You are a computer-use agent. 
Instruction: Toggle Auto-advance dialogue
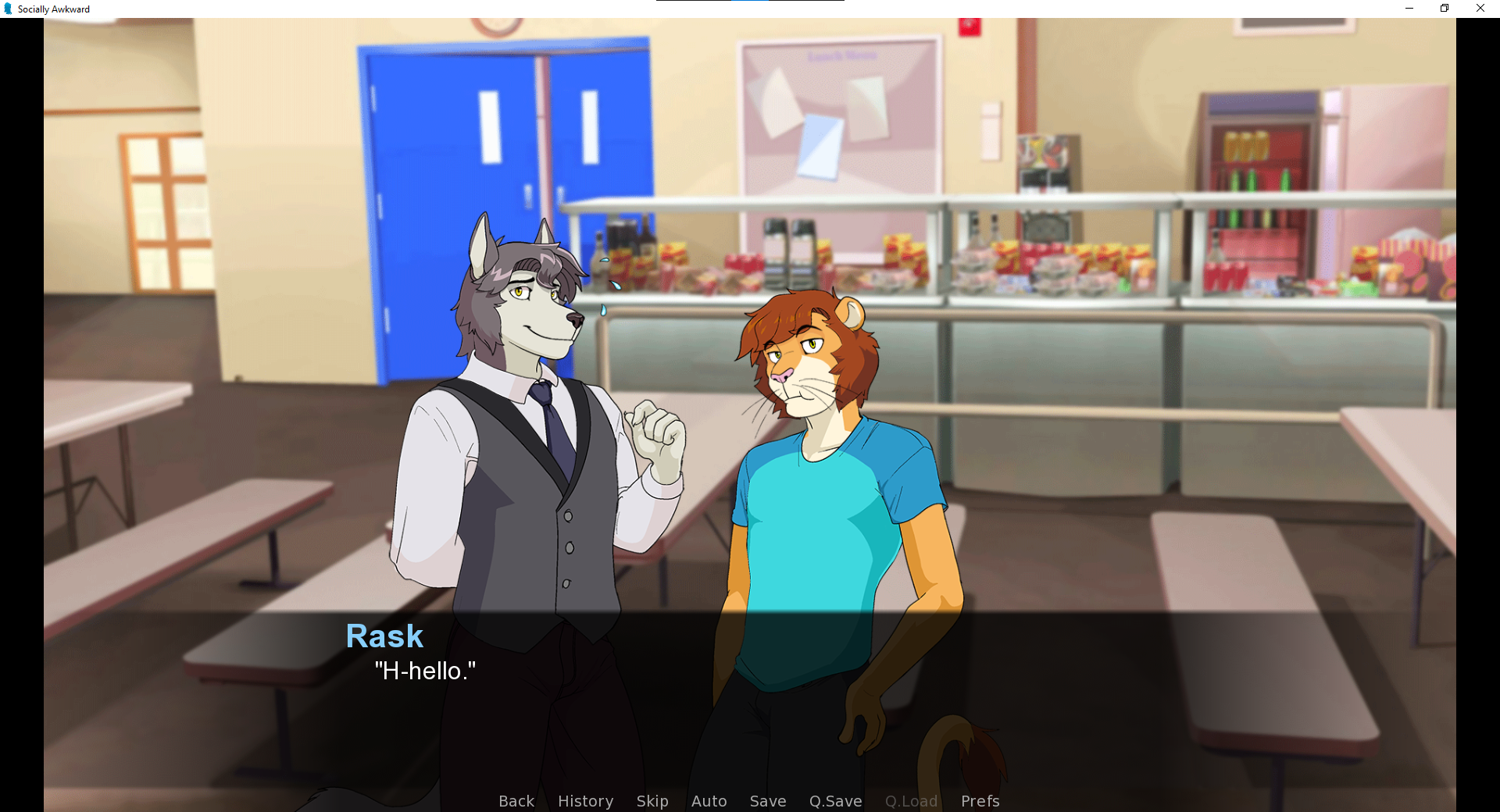click(709, 801)
